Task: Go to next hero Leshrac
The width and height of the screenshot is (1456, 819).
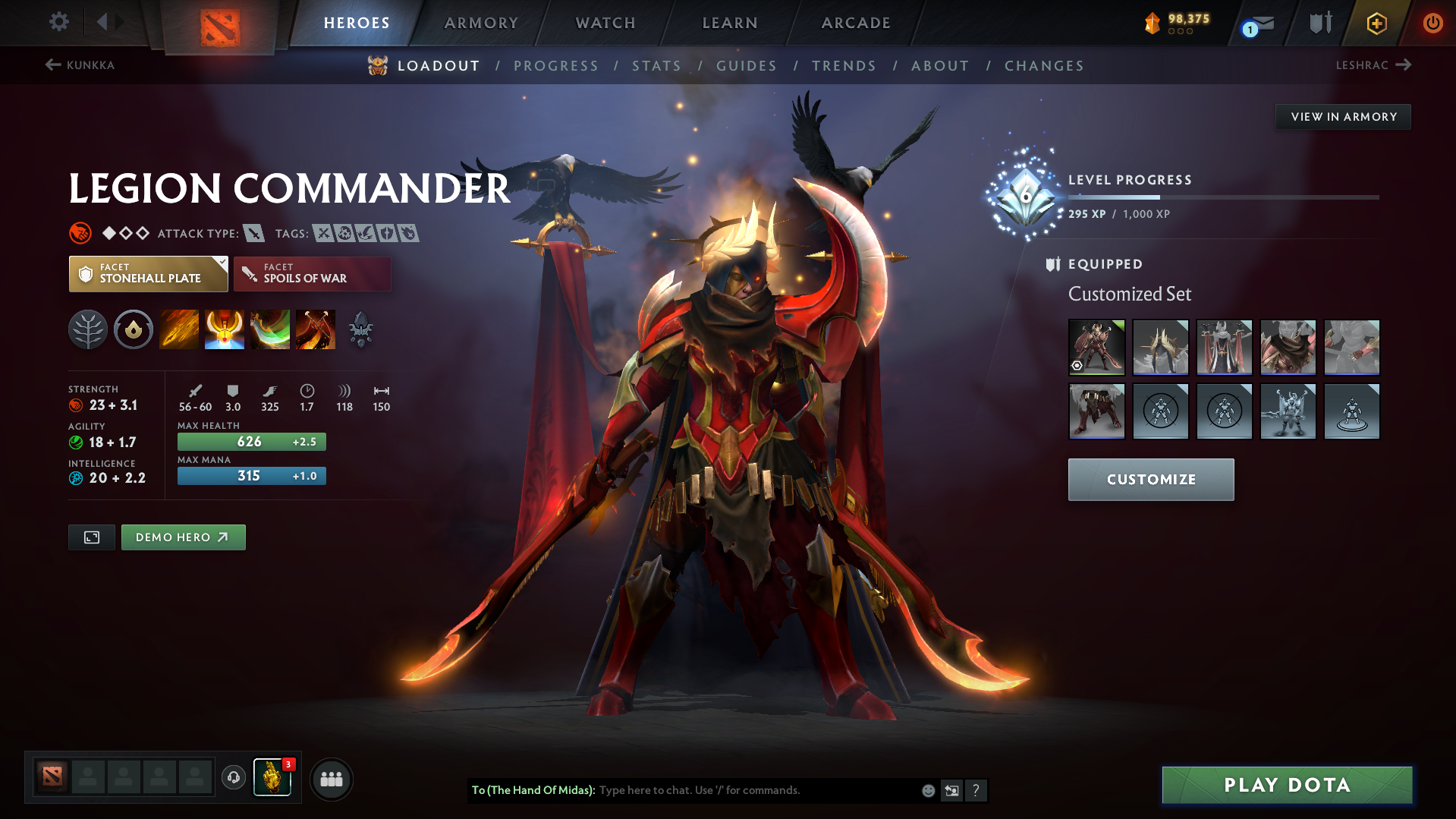Action: (x=1375, y=65)
